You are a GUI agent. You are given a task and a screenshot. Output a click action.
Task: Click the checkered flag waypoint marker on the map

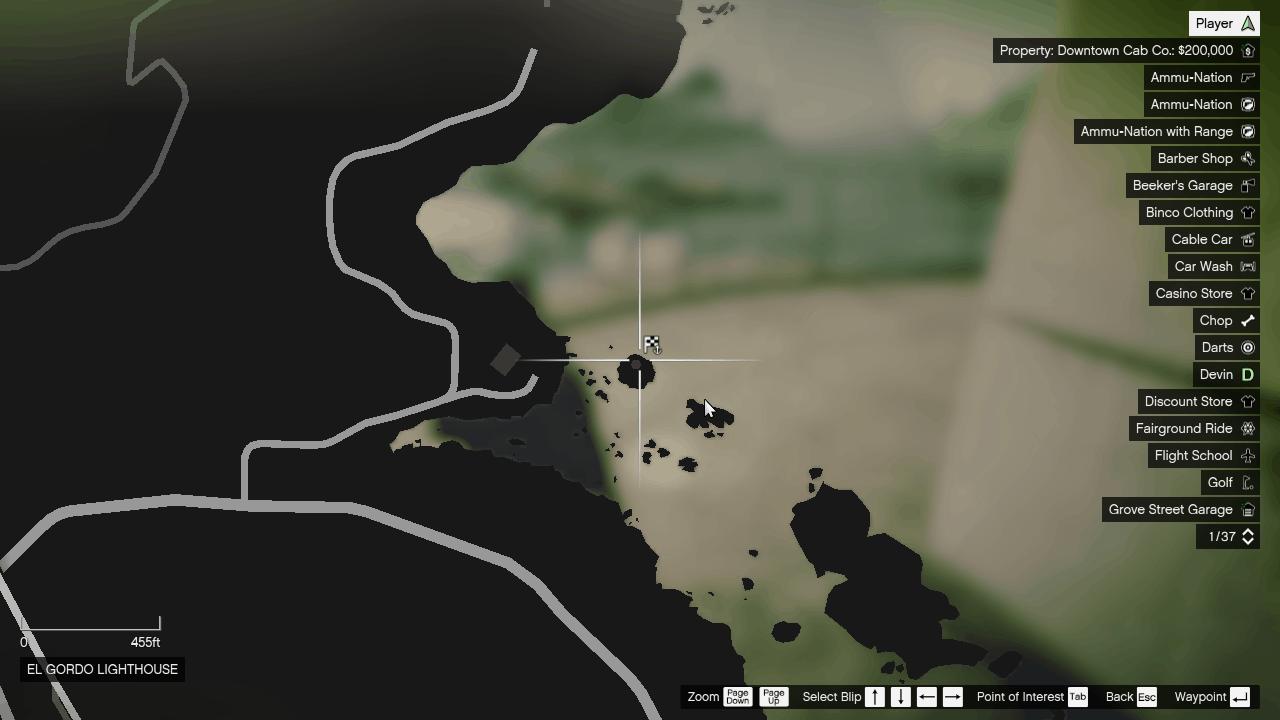click(x=652, y=343)
